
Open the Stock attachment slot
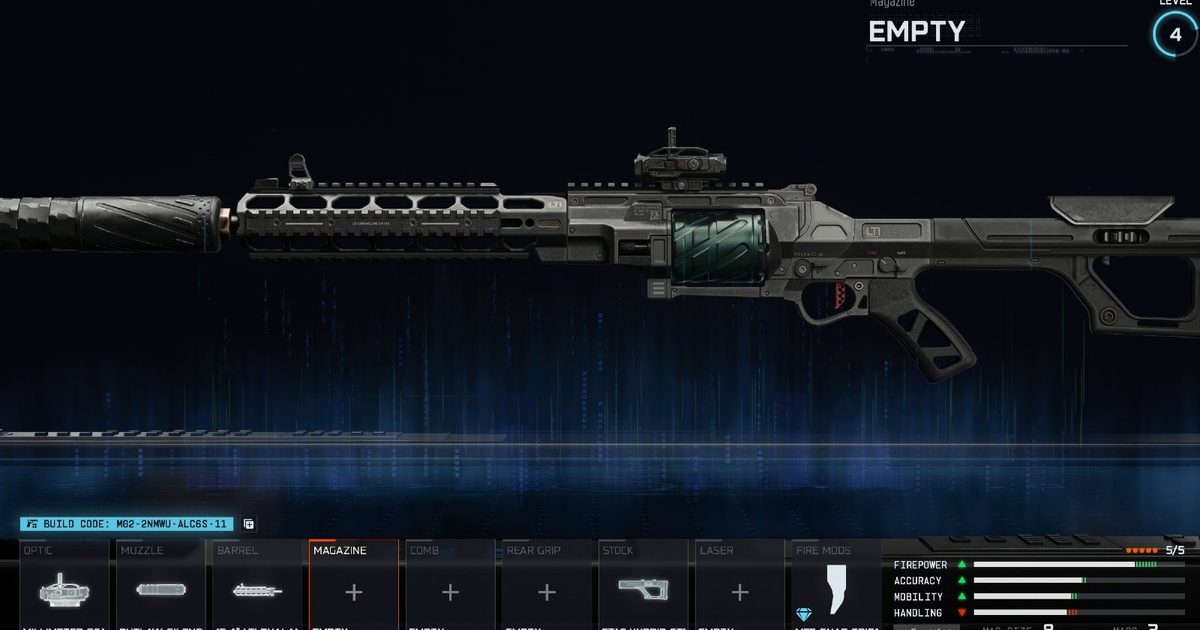point(643,590)
